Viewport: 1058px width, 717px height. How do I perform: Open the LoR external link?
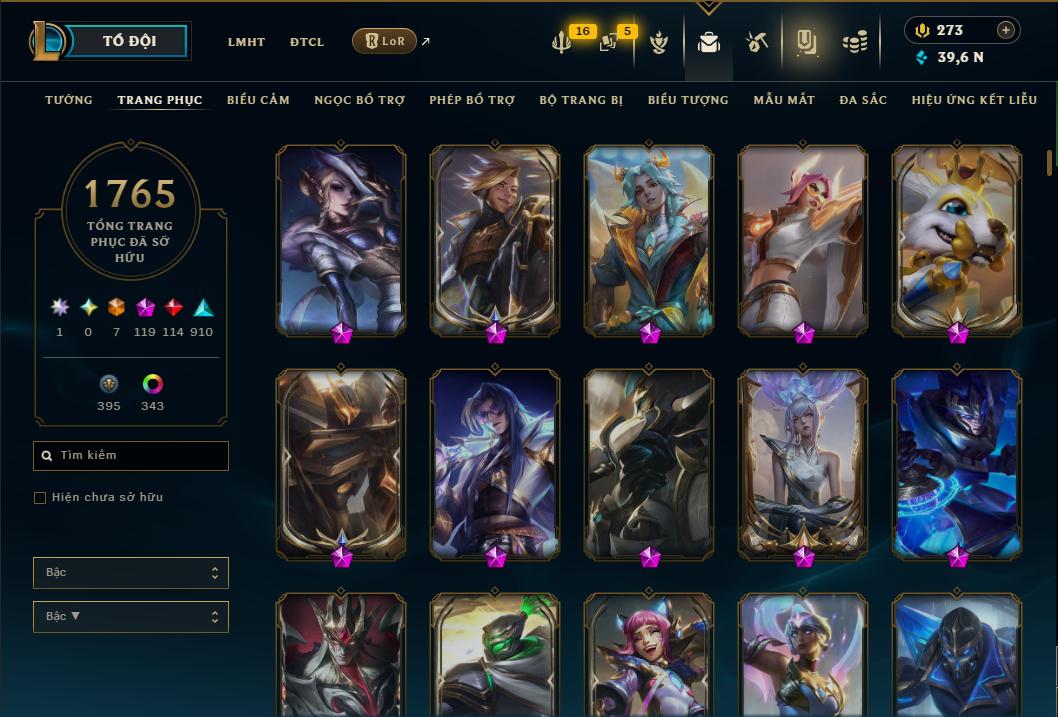click(385, 42)
